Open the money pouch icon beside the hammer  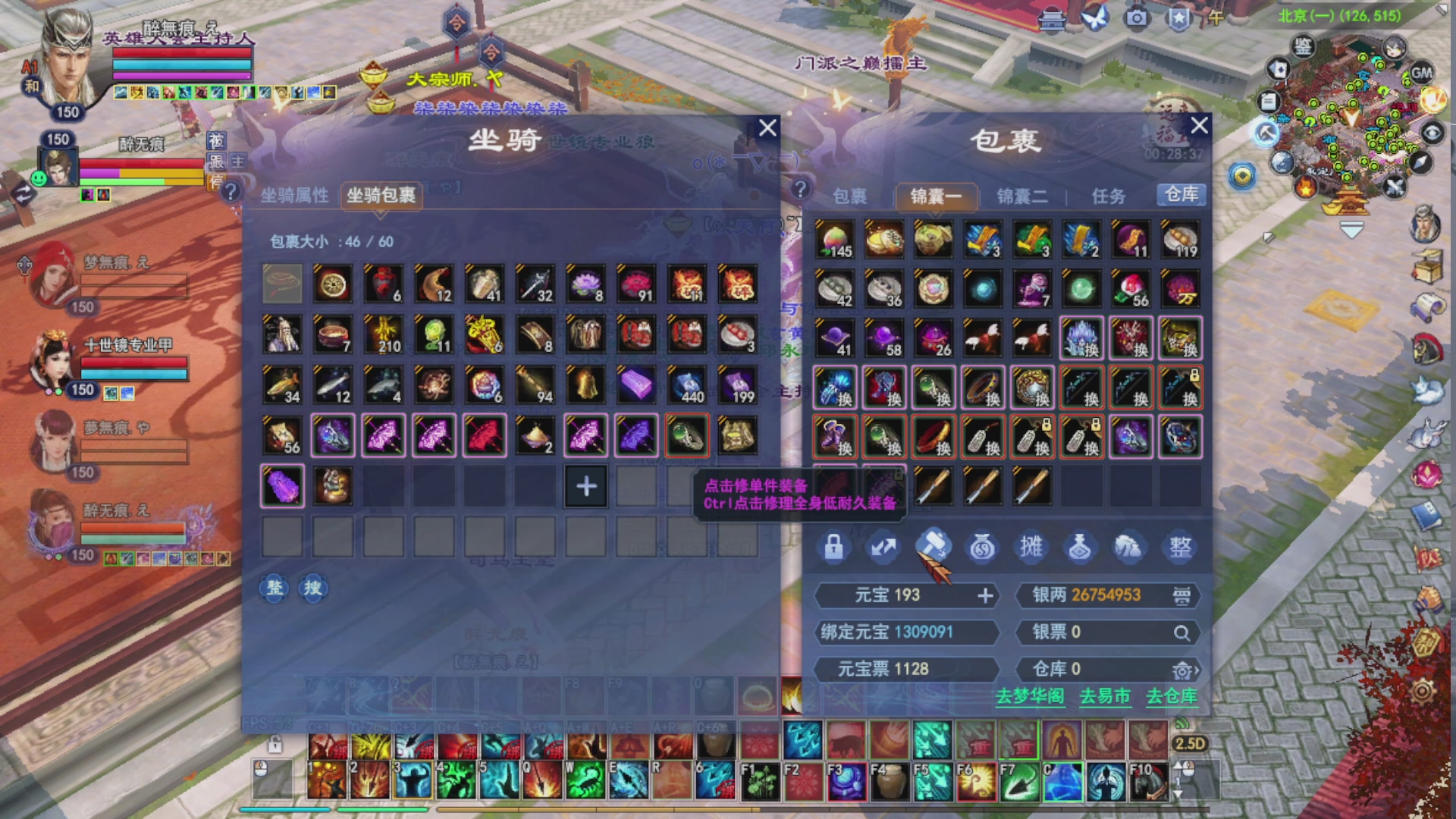click(x=982, y=548)
